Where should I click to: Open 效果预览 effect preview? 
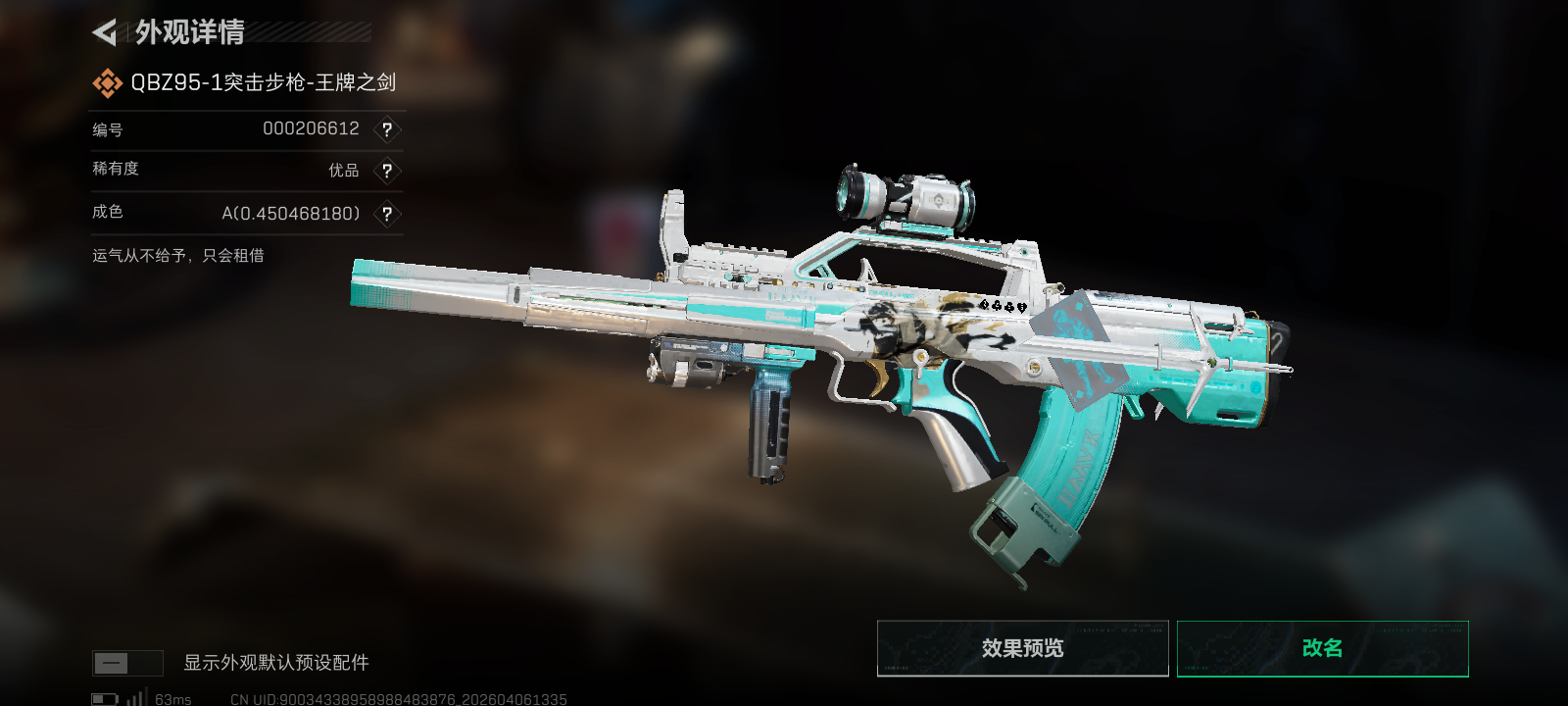coord(1022,648)
